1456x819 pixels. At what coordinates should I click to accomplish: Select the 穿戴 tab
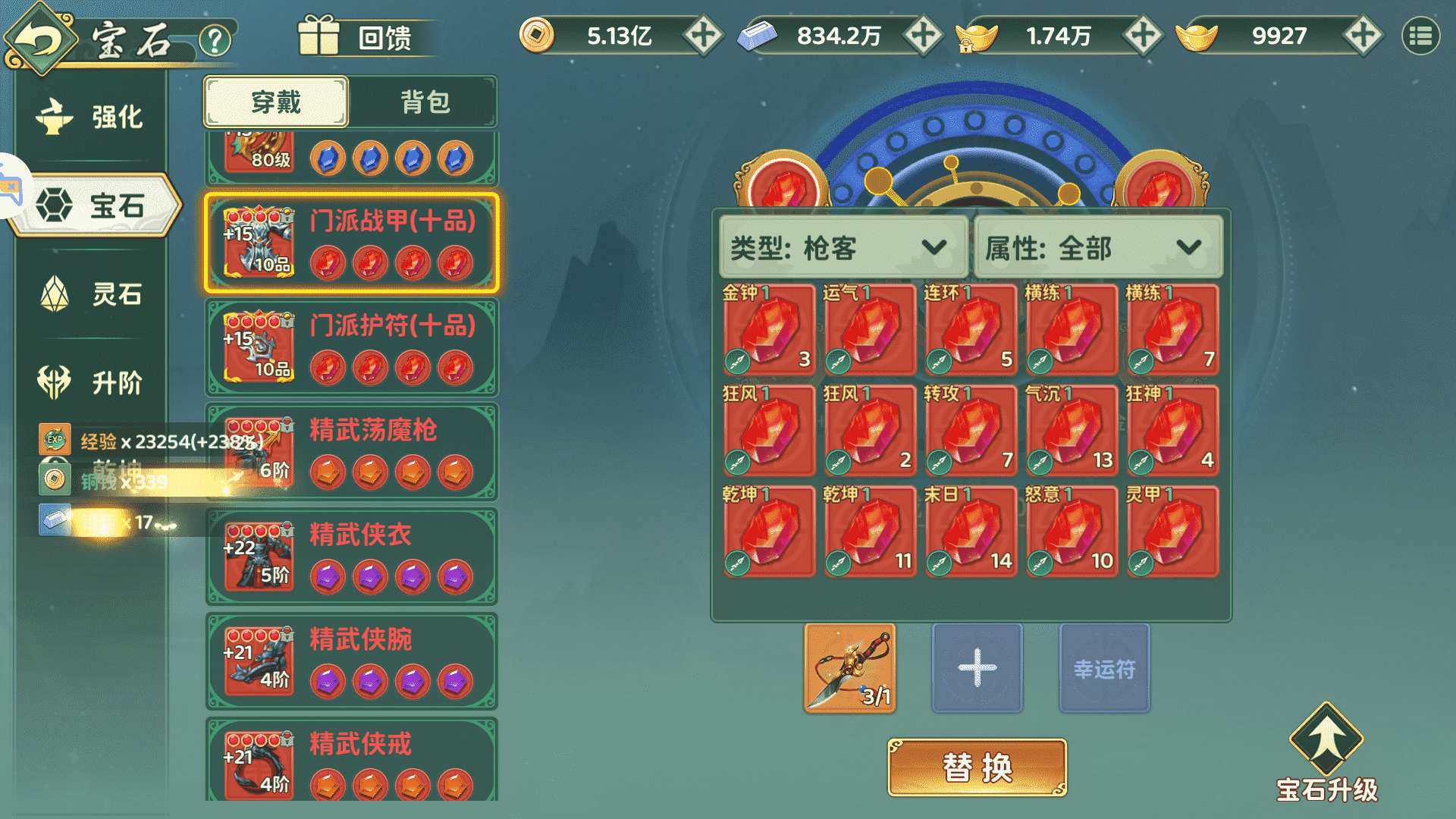pos(276,102)
